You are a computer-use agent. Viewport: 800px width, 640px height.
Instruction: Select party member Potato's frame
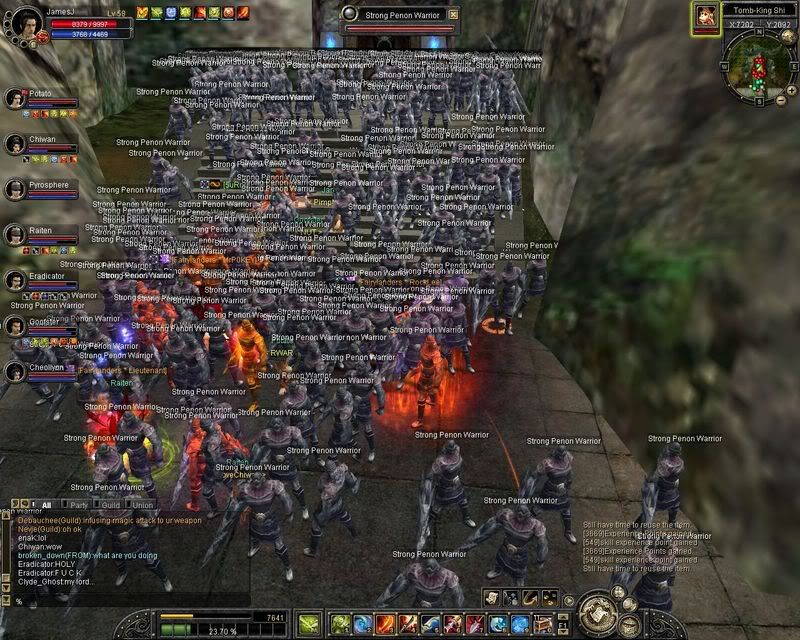[40, 98]
